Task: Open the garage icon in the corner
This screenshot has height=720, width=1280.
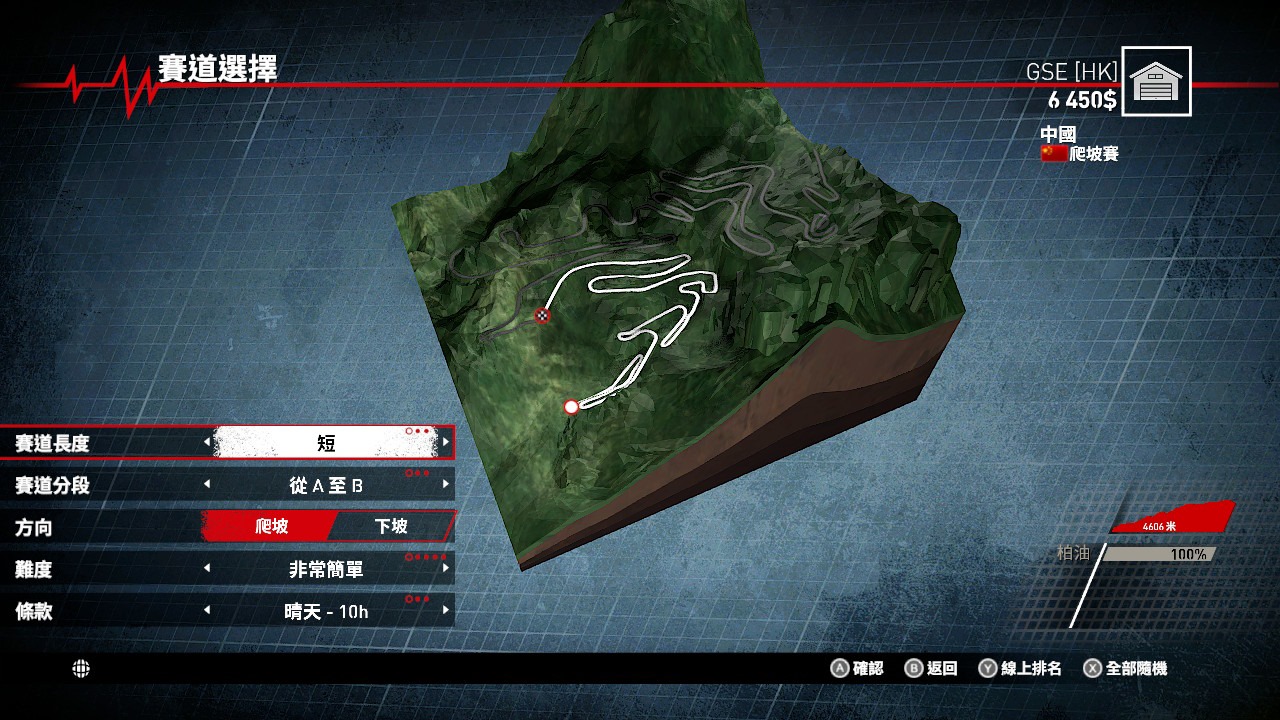Action: tap(1156, 81)
